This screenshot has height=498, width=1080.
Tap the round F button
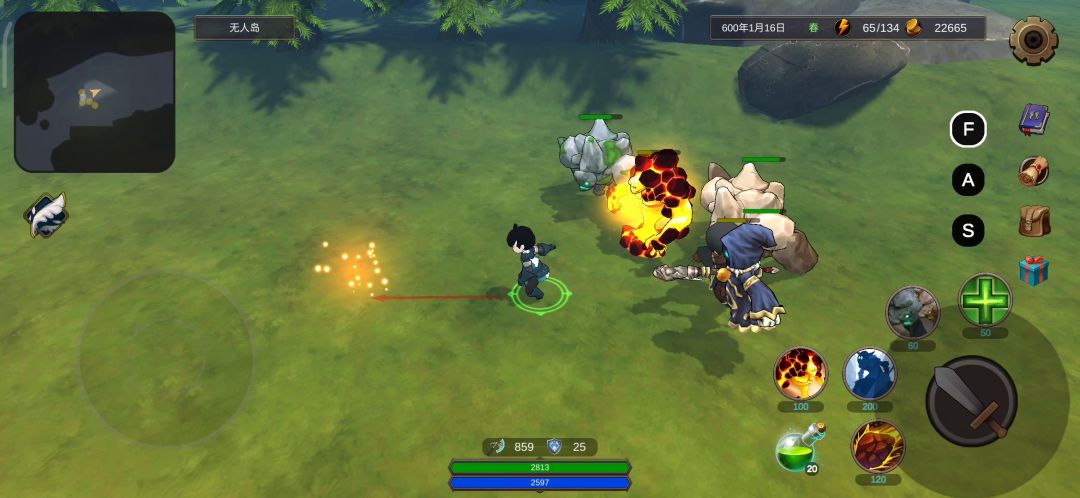(x=967, y=129)
